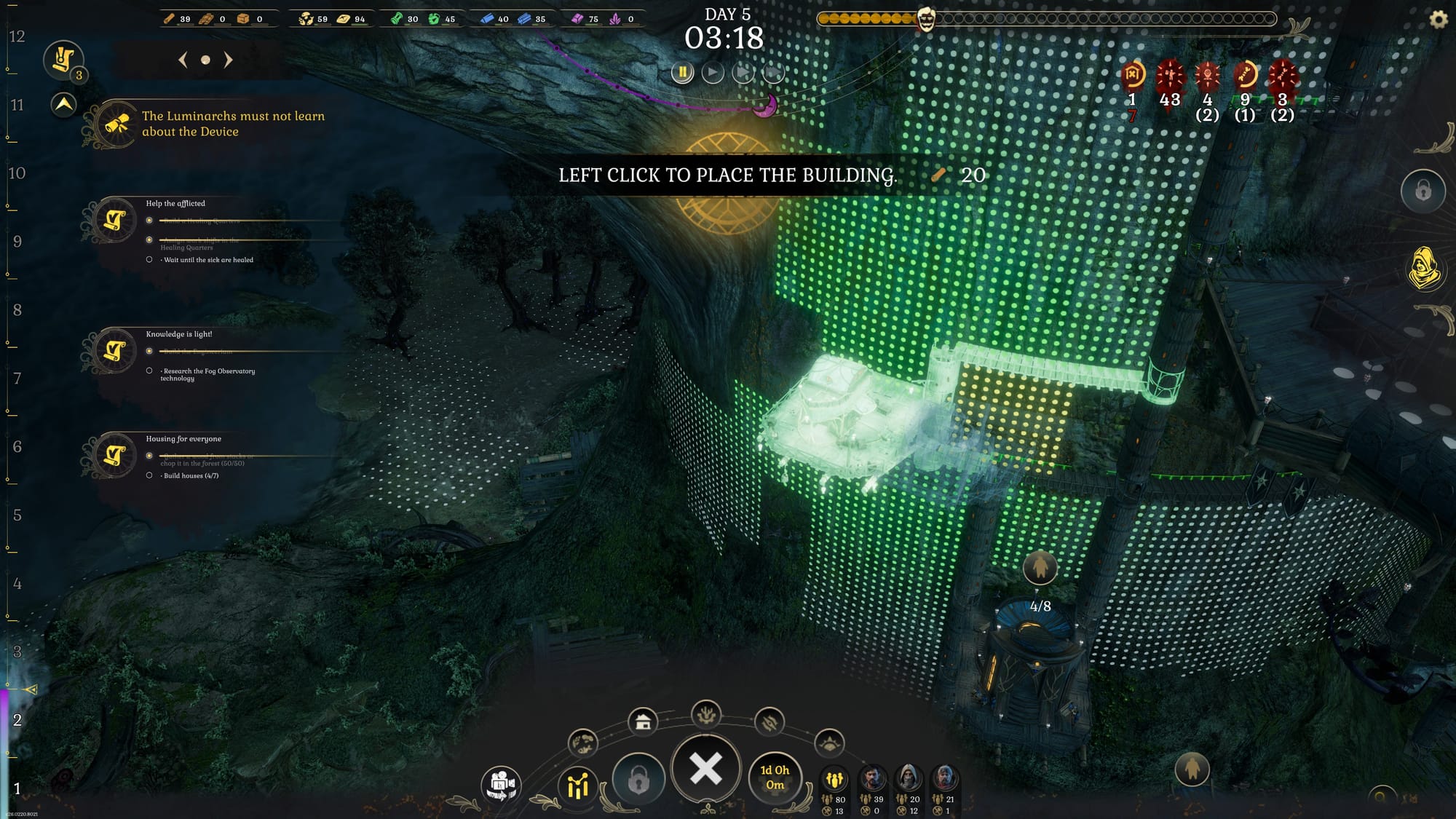Image resolution: width=1456 pixels, height=819 pixels.
Task: Set game to normal play speed
Action: 713,72
